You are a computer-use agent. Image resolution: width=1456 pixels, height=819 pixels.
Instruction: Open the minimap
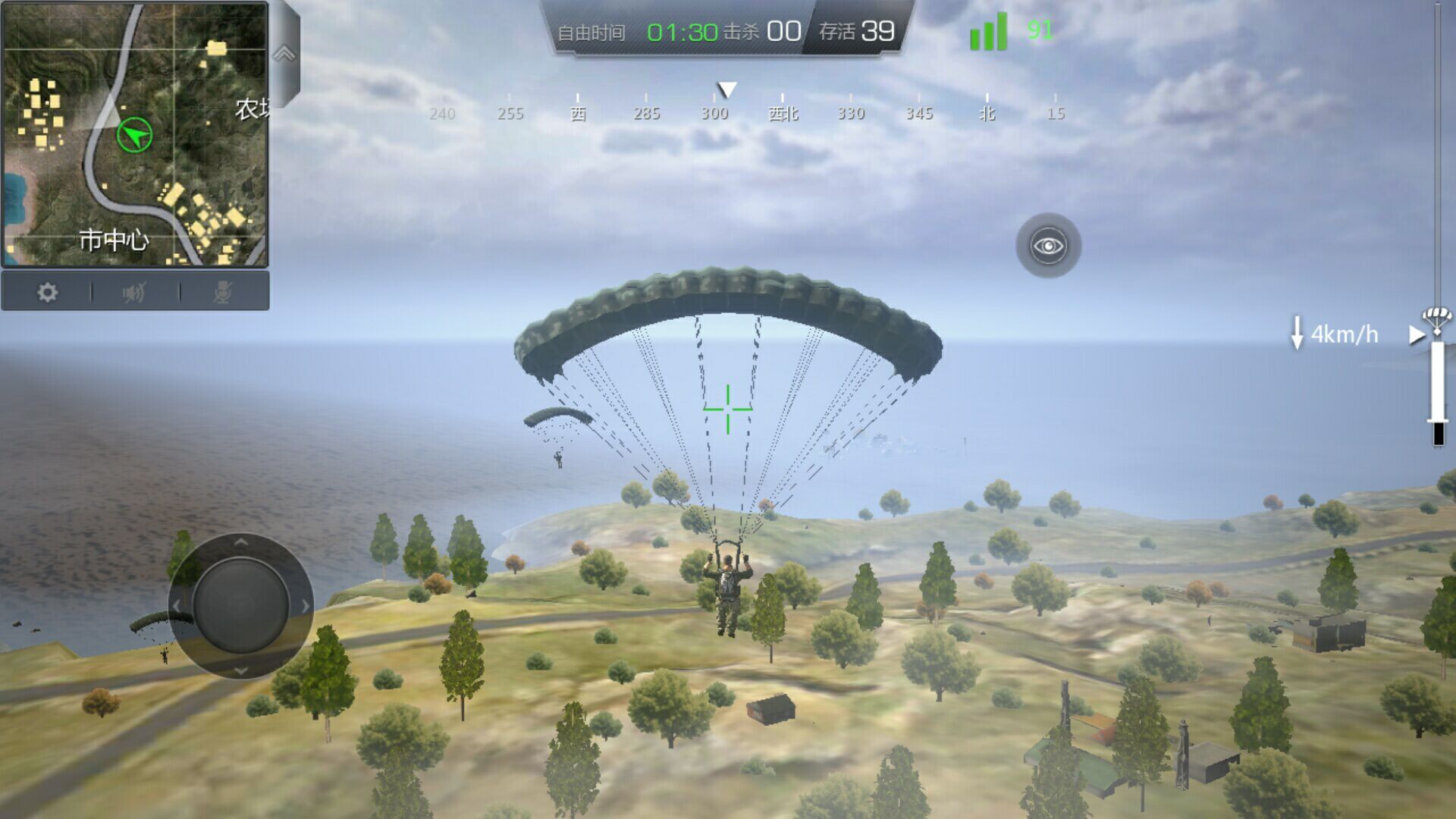[x=135, y=134]
